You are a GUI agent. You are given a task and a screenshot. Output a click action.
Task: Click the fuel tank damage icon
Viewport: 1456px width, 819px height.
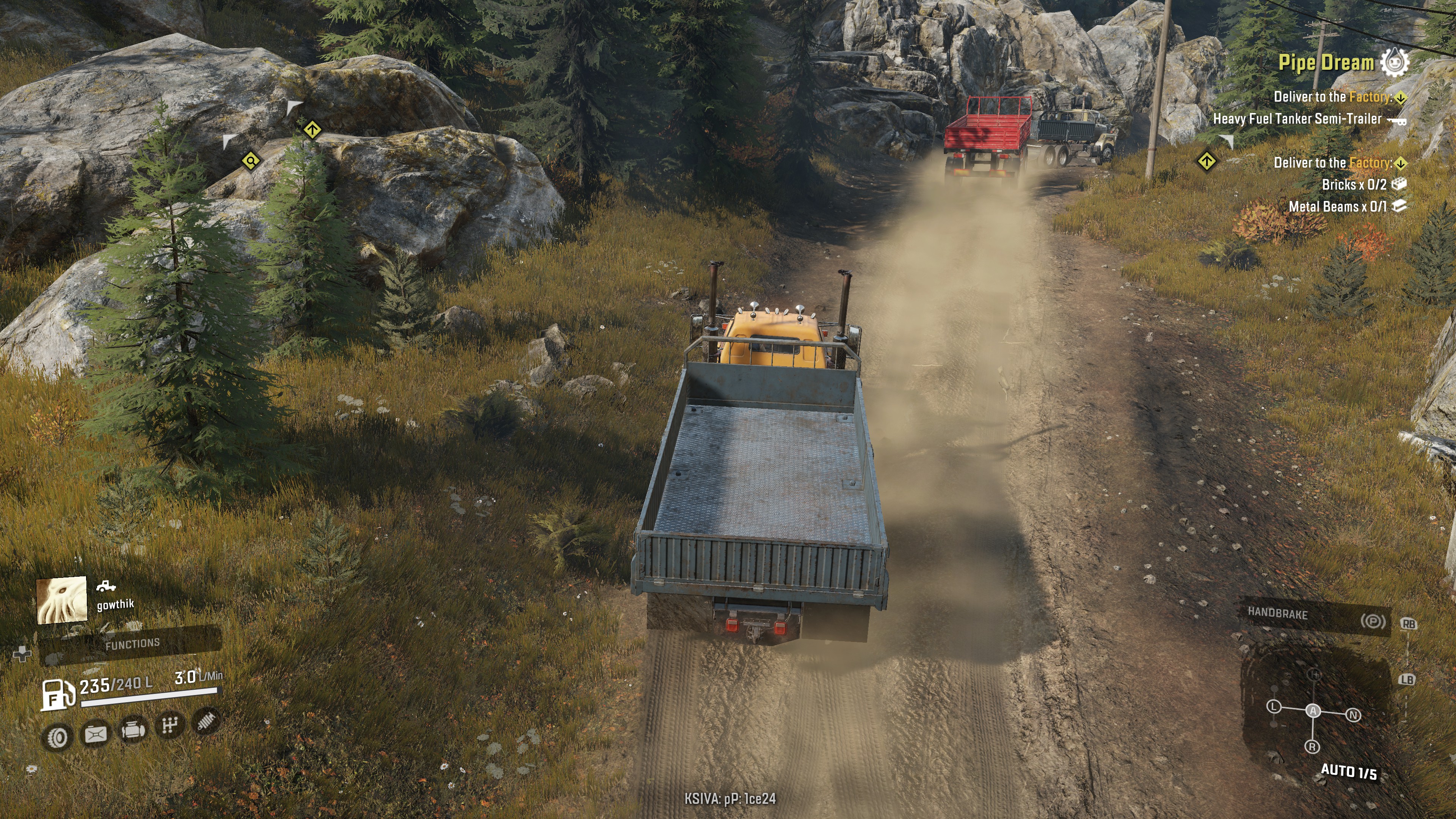pyautogui.click(x=96, y=734)
